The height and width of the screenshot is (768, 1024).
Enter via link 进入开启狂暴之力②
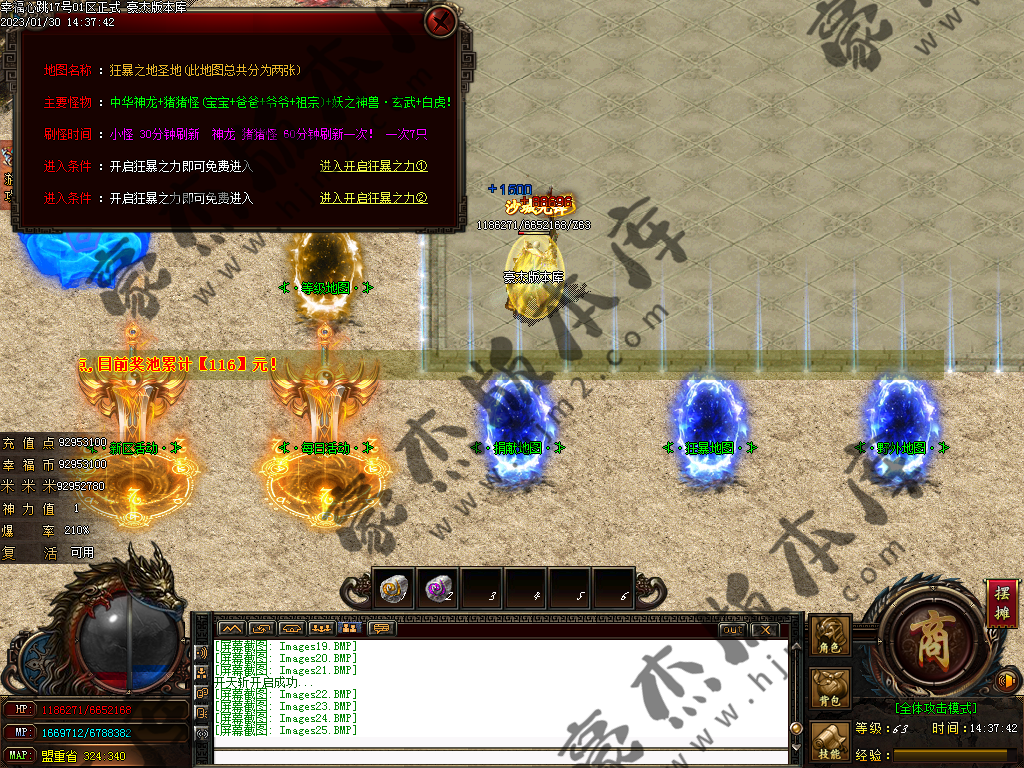(373, 198)
